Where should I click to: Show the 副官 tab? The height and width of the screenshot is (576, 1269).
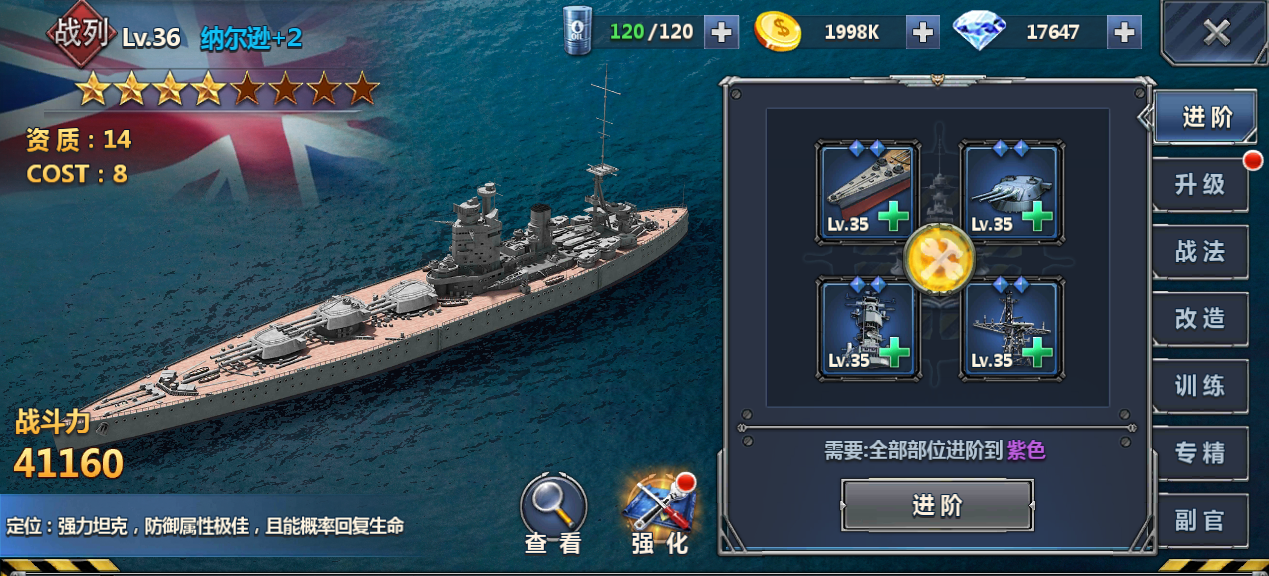pyautogui.click(x=1201, y=520)
